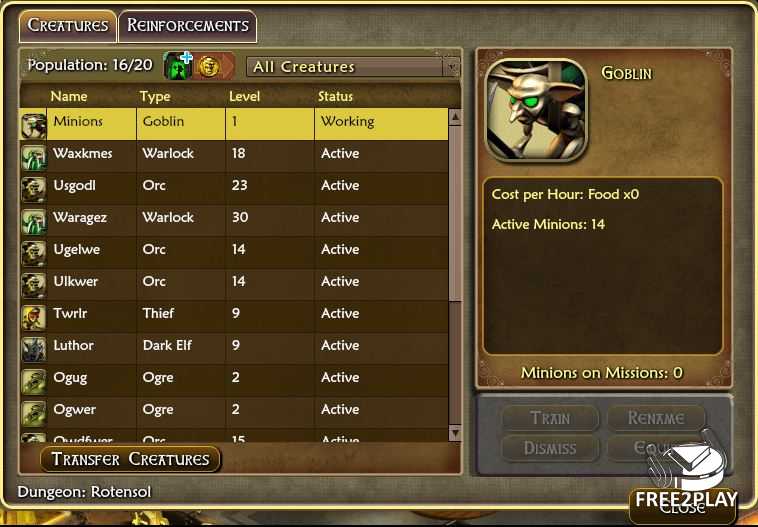The image size is (758, 527).
Task: Select the Ogug Ogre row
Action: tap(240, 378)
